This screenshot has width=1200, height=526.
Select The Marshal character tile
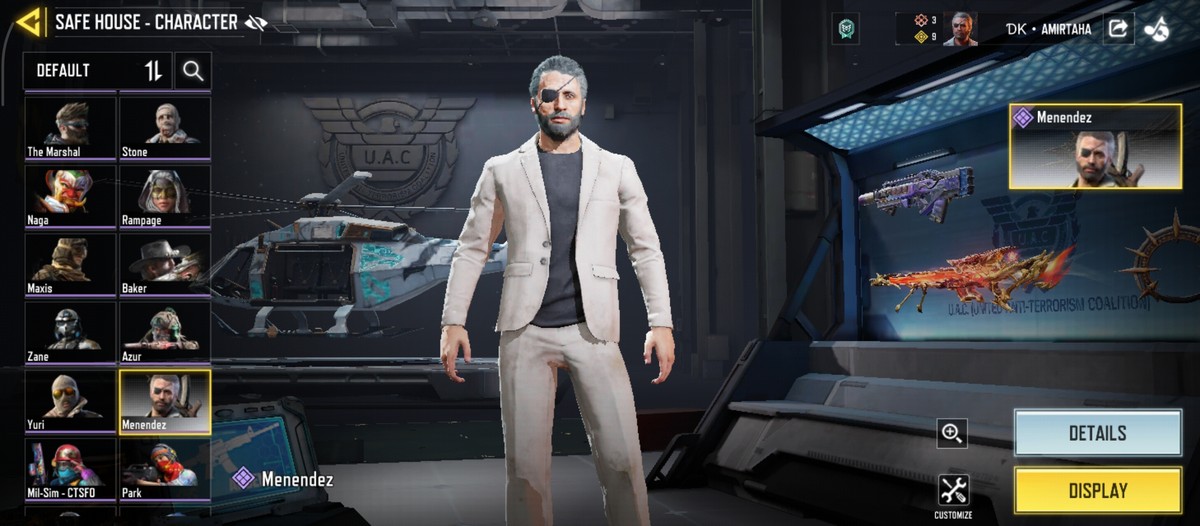point(70,127)
